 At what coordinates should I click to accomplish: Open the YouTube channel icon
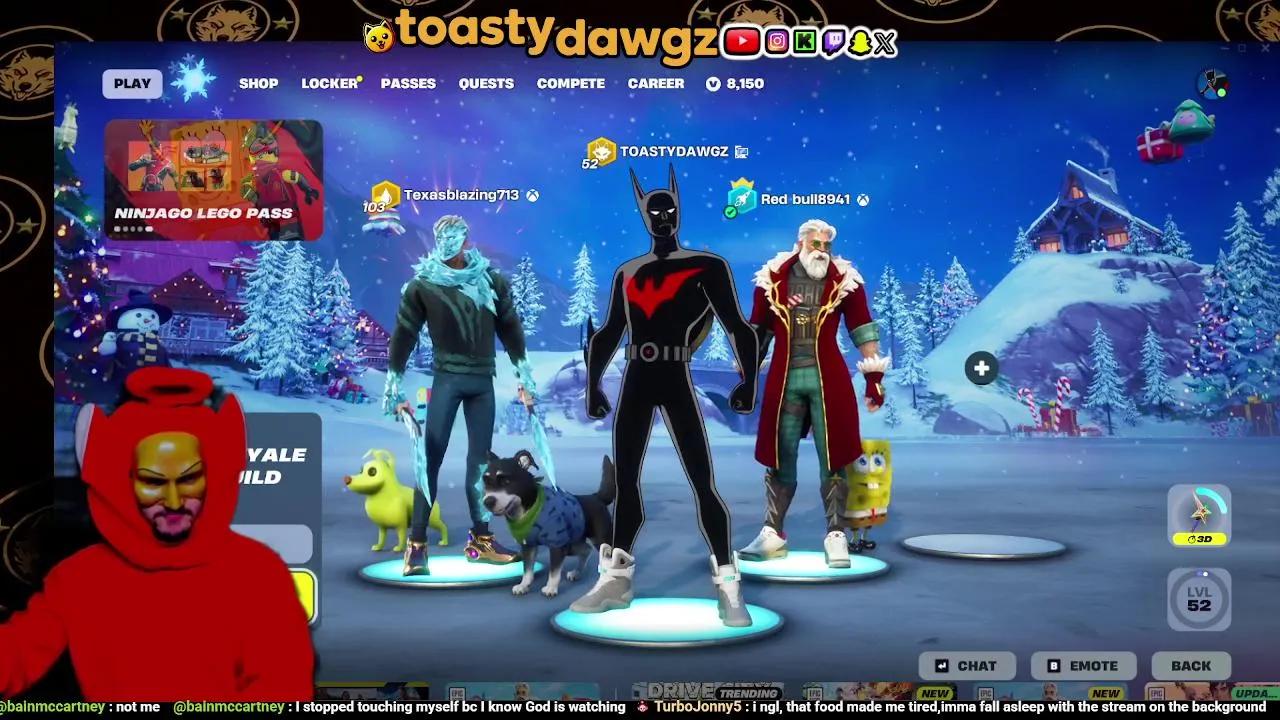click(x=741, y=43)
